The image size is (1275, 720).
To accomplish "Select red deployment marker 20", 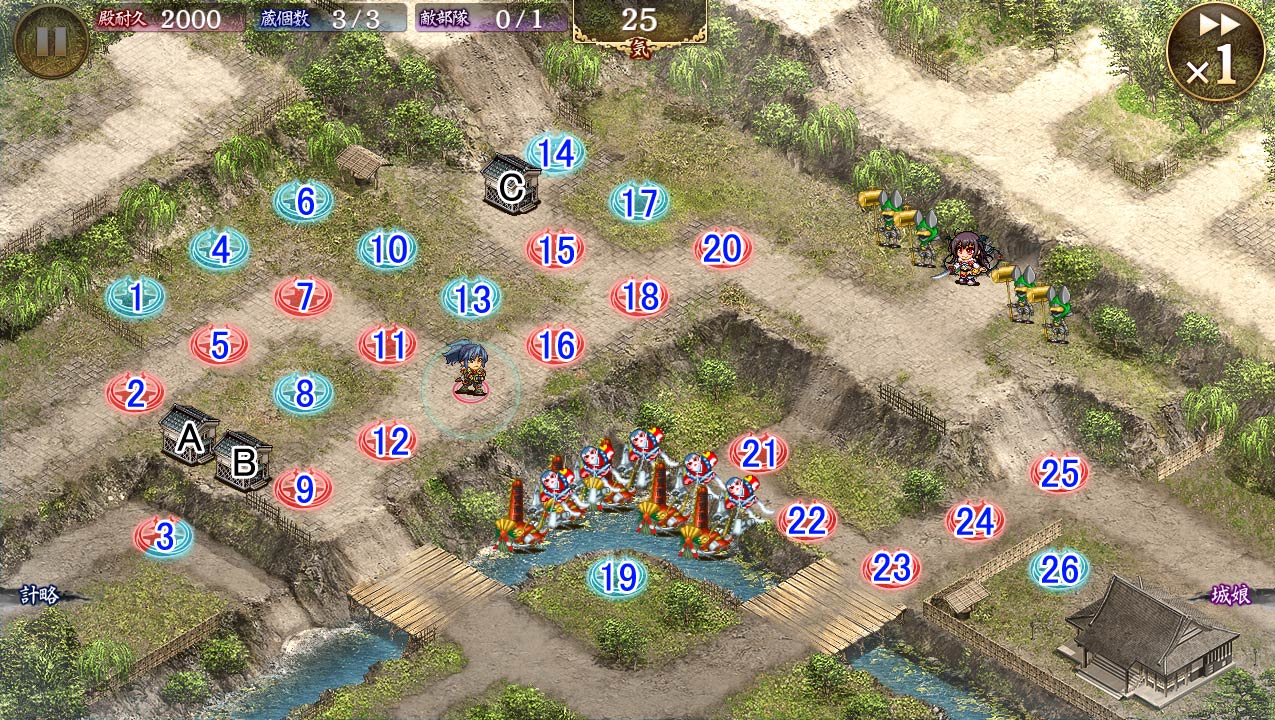I will point(722,249).
